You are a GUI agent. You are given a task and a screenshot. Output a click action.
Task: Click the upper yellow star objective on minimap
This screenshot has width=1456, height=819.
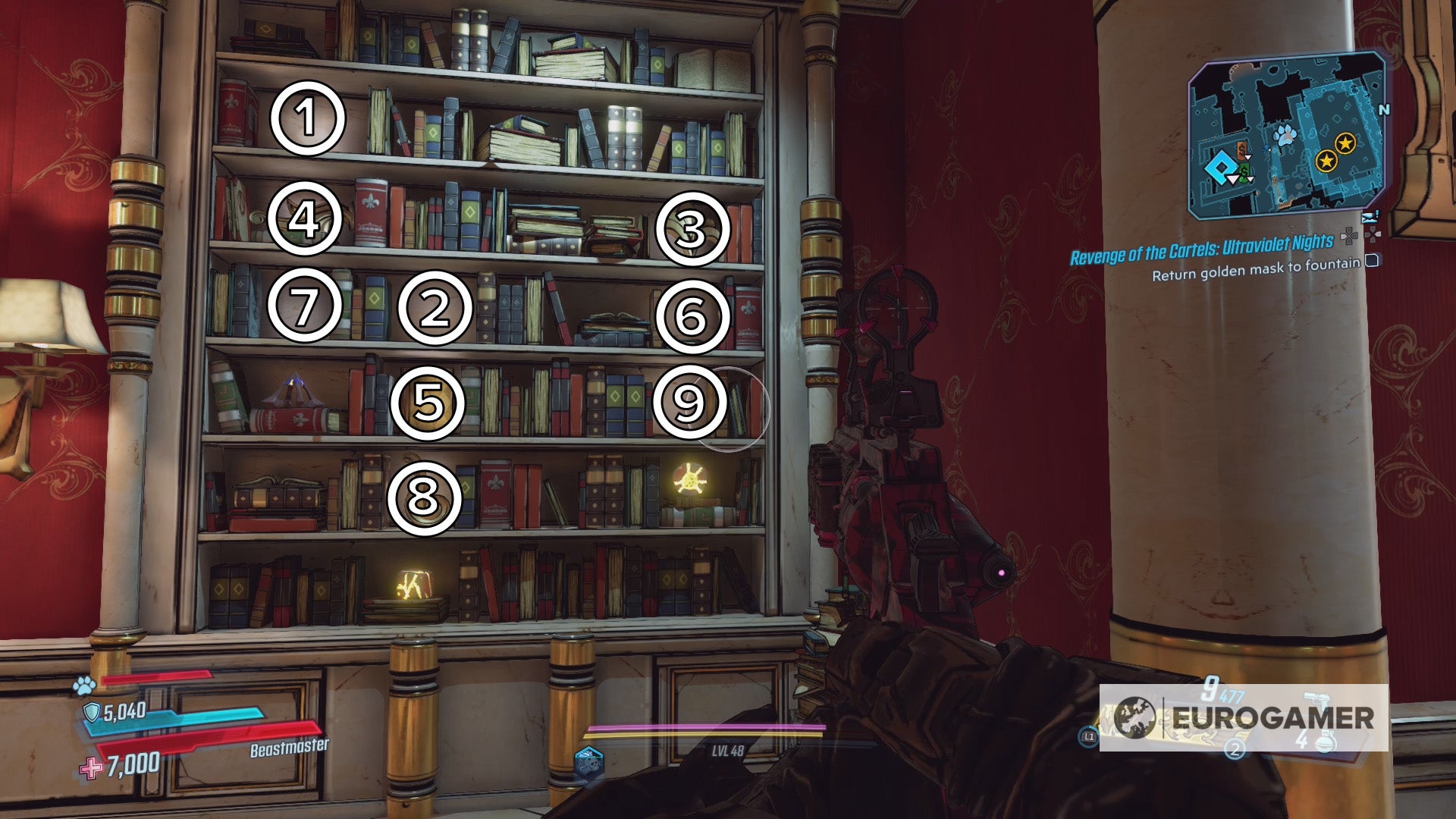[1345, 143]
